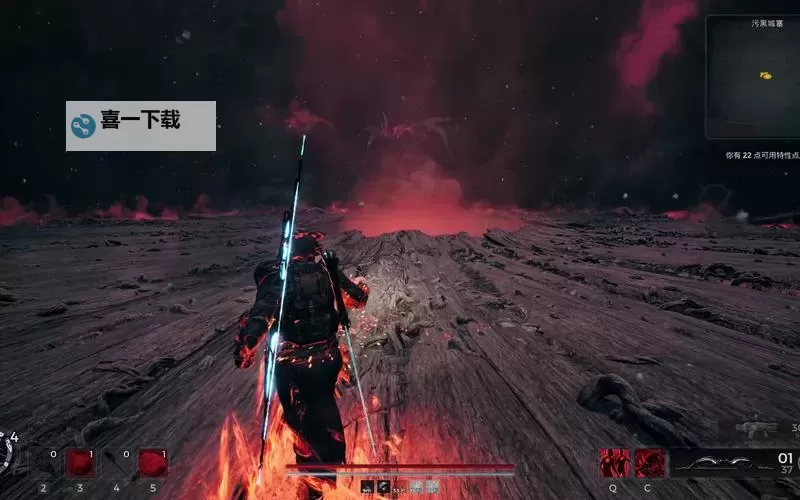
Task: Select the red consumable in slot 3
Action: [x=80, y=463]
